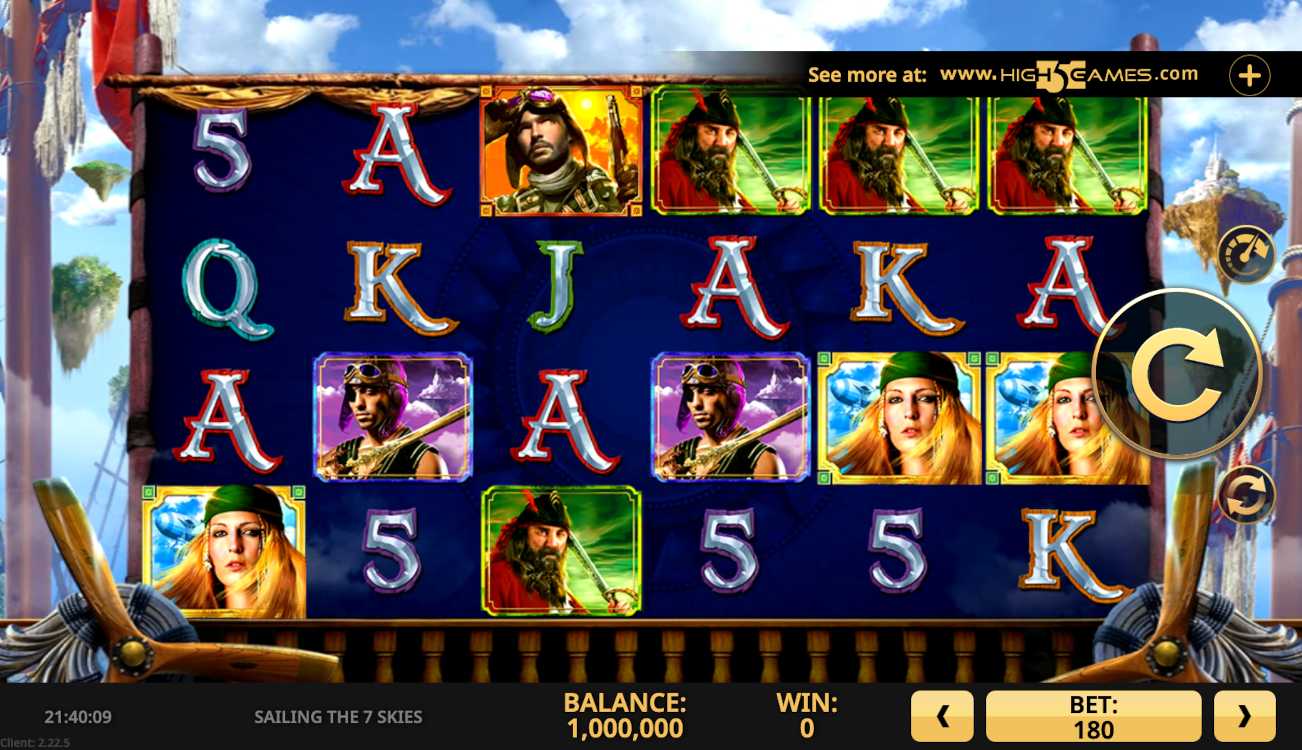The width and height of the screenshot is (1302, 750).
Task: Expand the plus menu button
Action: pyautogui.click(x=1249, y=75)
